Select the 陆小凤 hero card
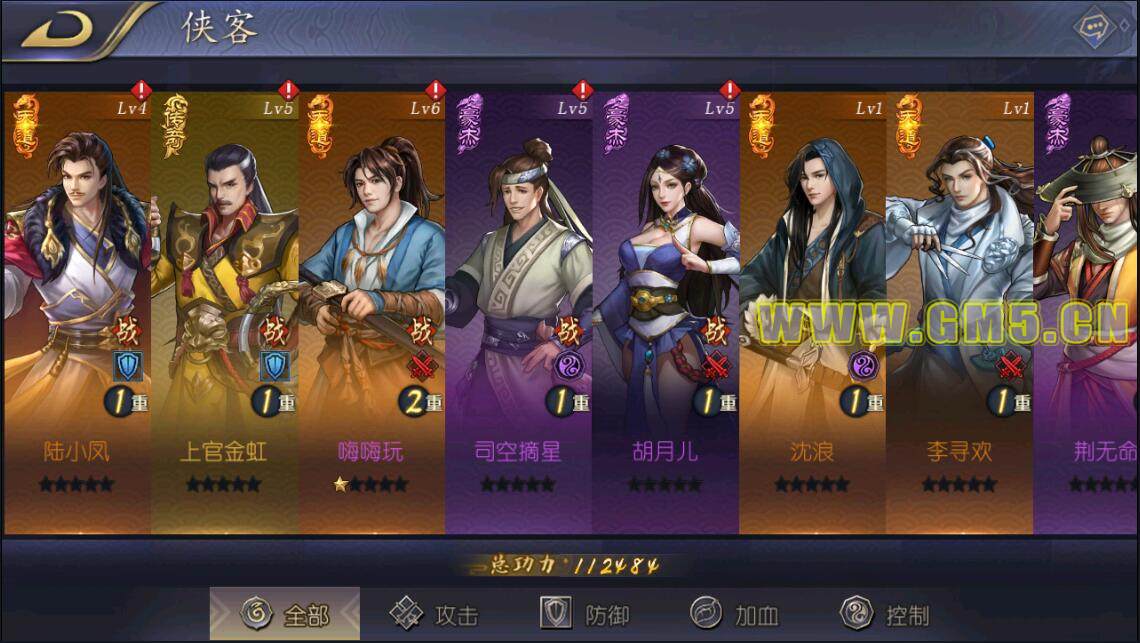 [x=77, y=310]
